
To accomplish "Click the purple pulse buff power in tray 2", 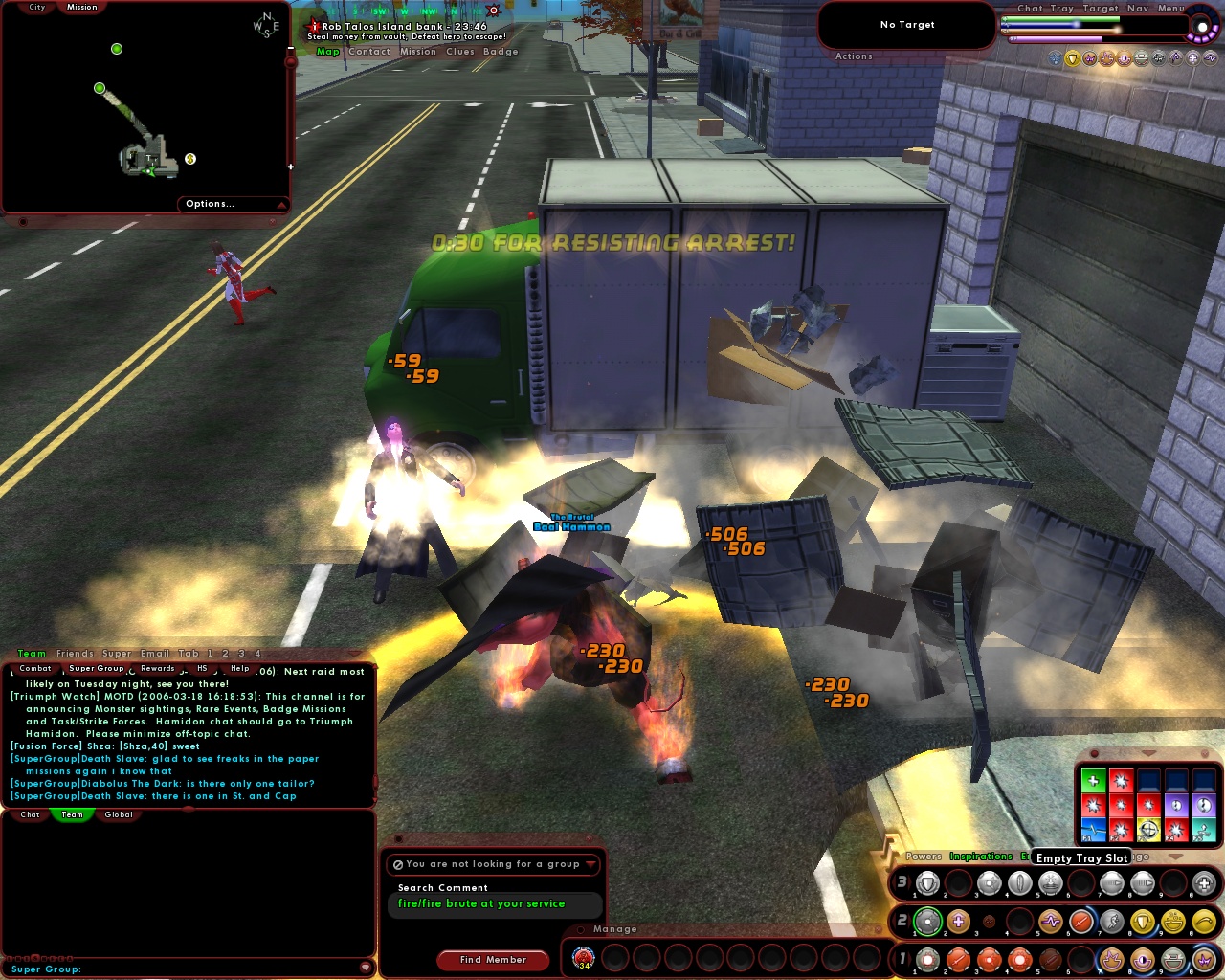I will 1048,921.
